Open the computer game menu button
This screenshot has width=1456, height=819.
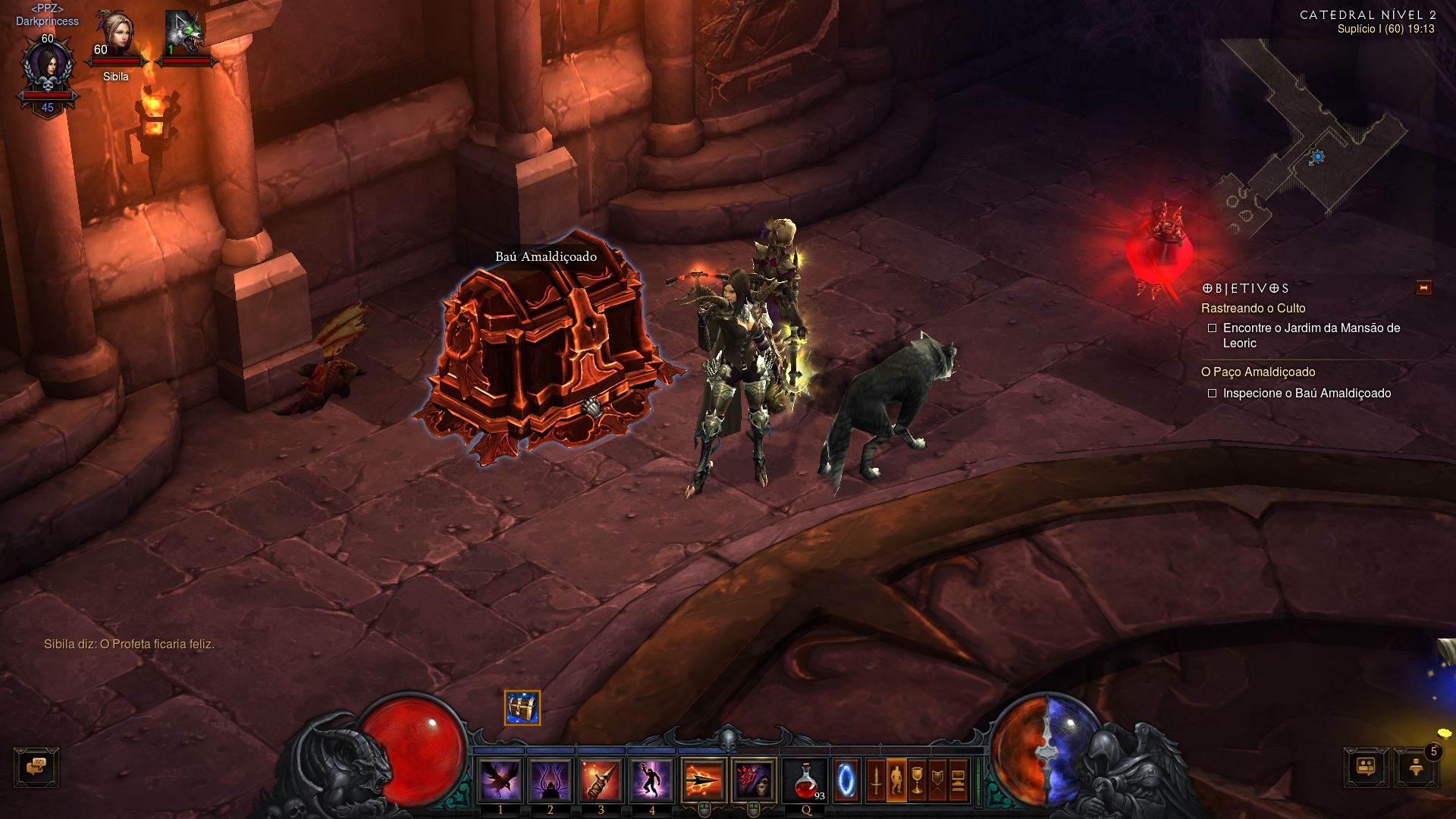pos(958,780)
